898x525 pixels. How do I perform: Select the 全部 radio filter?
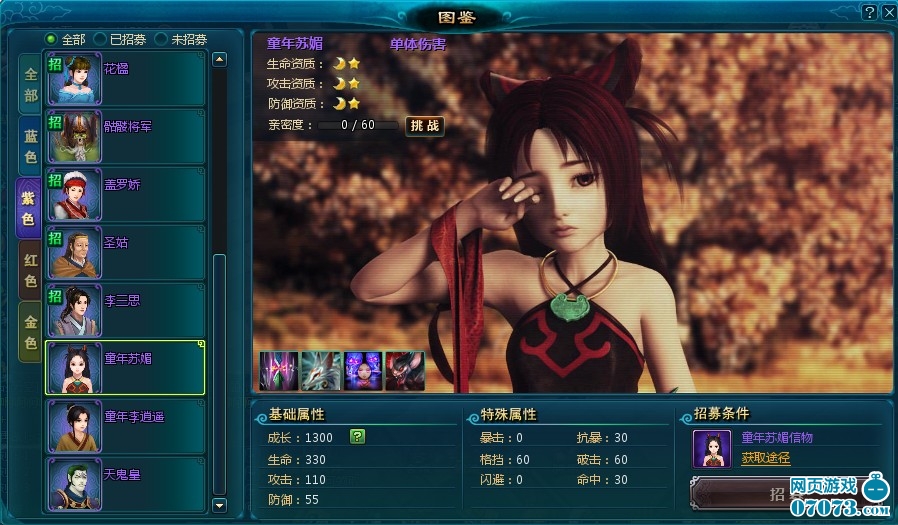click(52, 39)
